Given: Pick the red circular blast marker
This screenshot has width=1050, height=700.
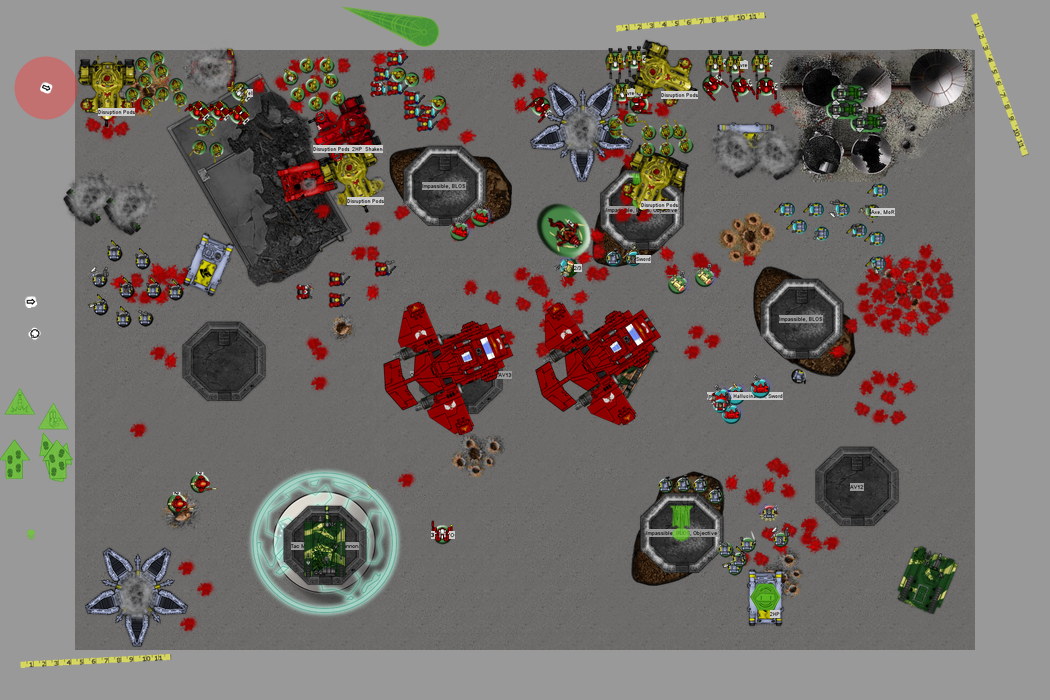Looking at the screenshot, I should pos(46,88).
